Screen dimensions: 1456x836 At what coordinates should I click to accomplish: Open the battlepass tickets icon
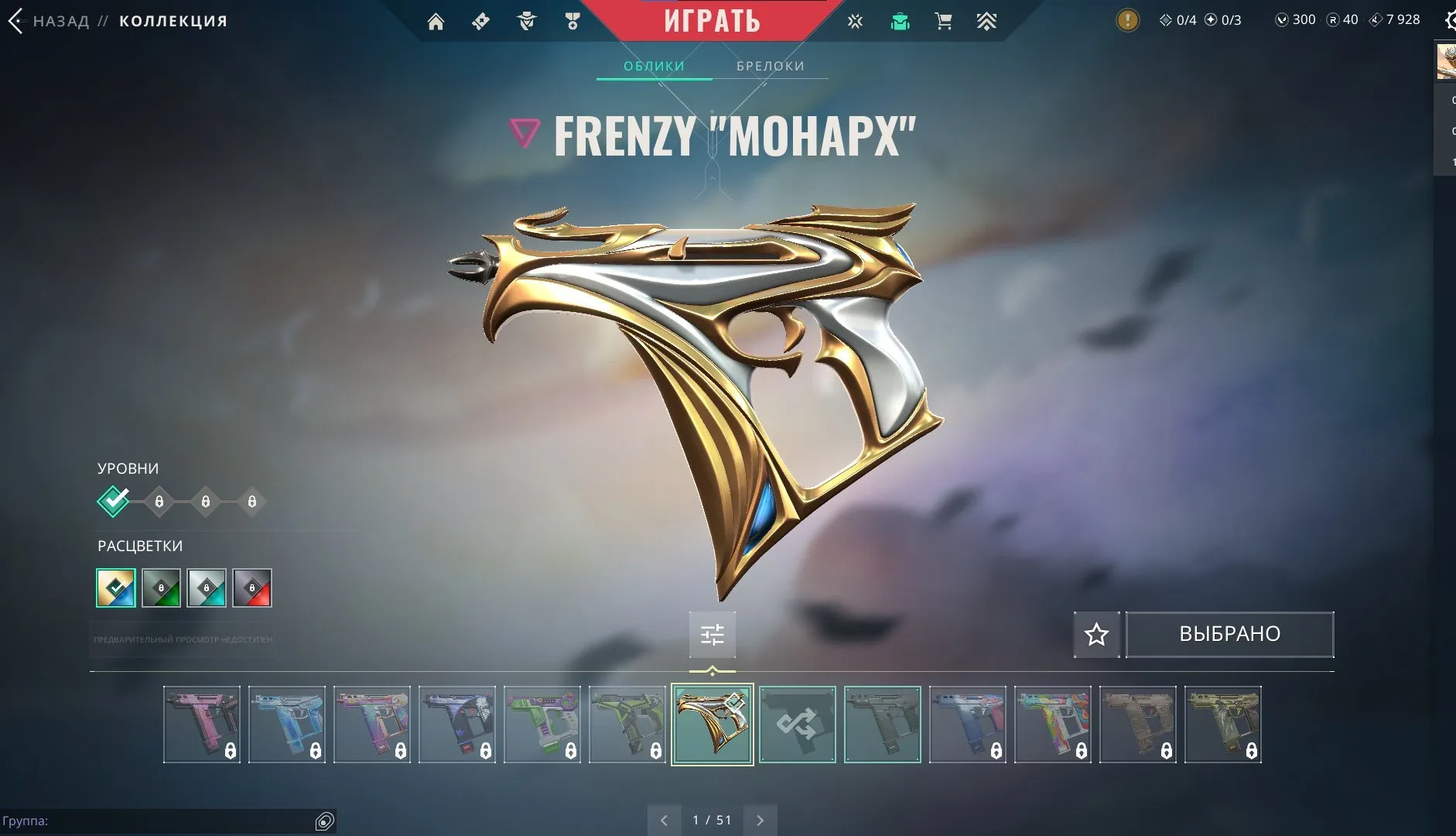click(x=482, y=21)
